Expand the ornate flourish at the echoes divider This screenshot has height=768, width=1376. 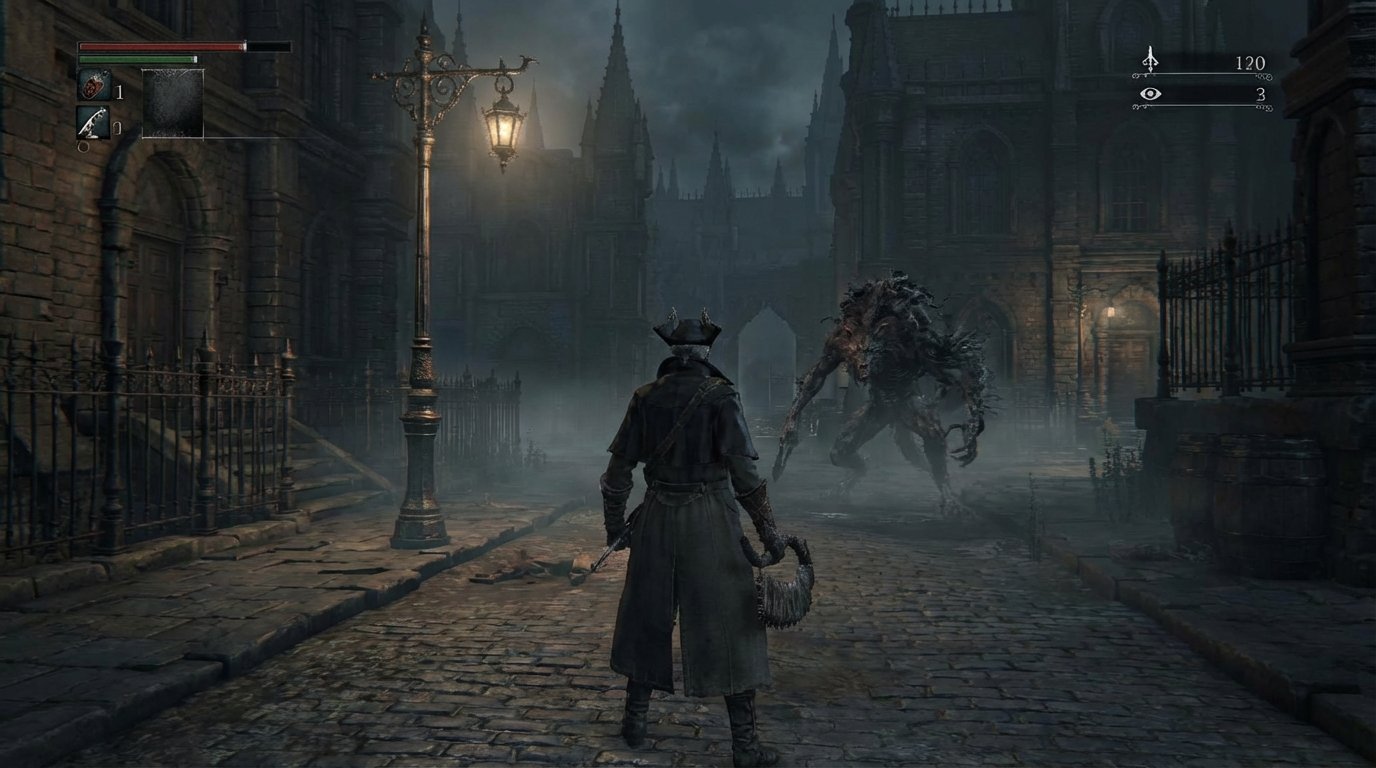(x=1265, y=75)
